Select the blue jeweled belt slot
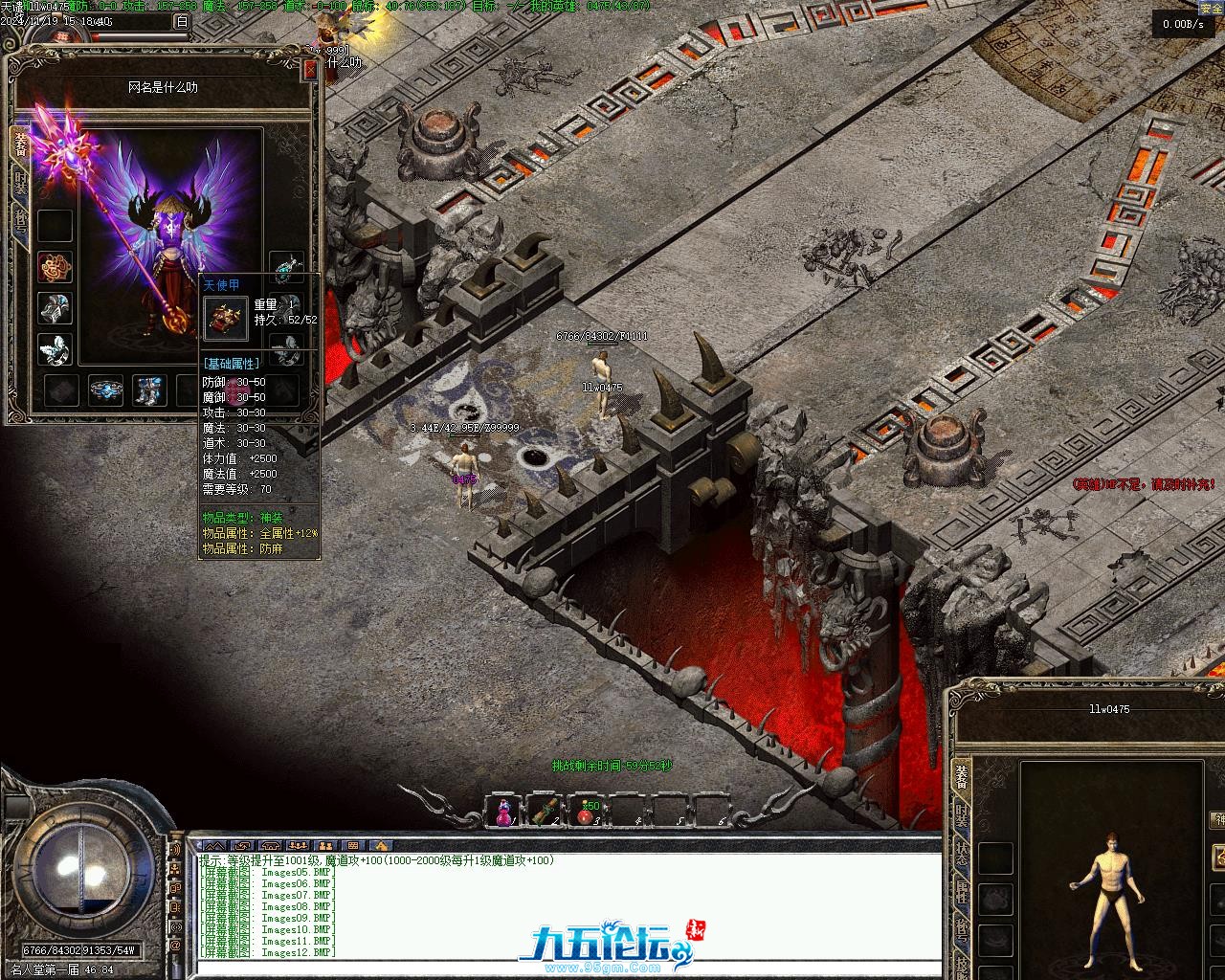The image size is (1225, 980). point(106,390)
